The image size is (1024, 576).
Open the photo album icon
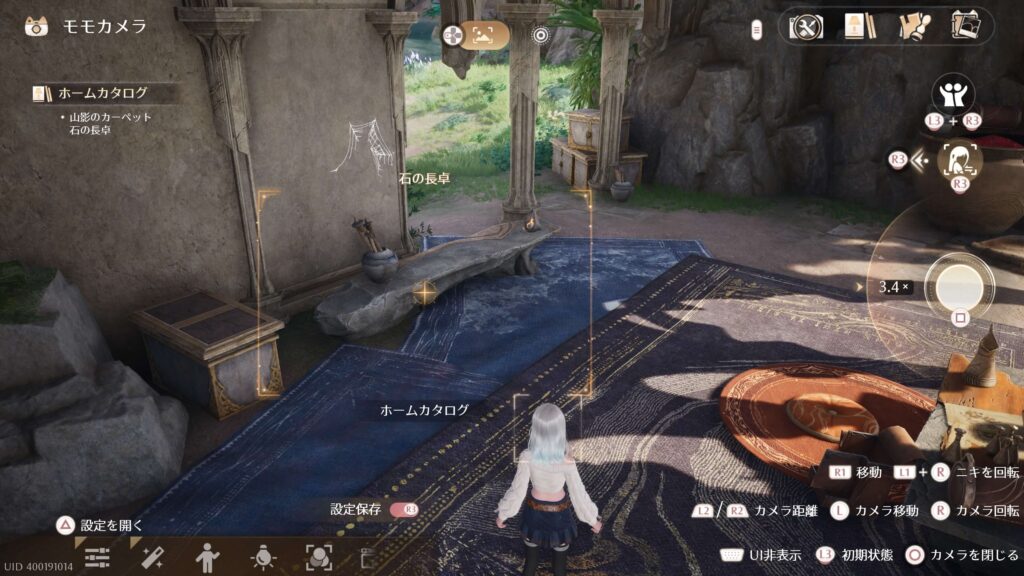pyautogui.click(x=965, y=27)
